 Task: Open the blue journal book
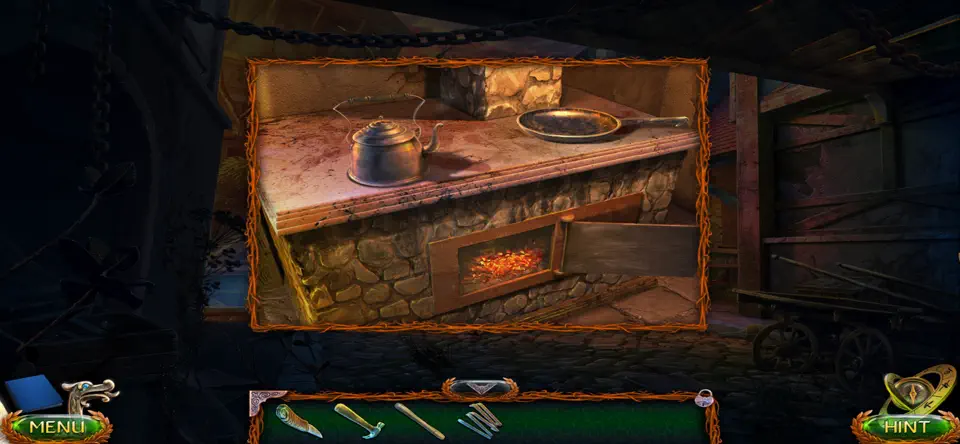[x=34, y=393]
